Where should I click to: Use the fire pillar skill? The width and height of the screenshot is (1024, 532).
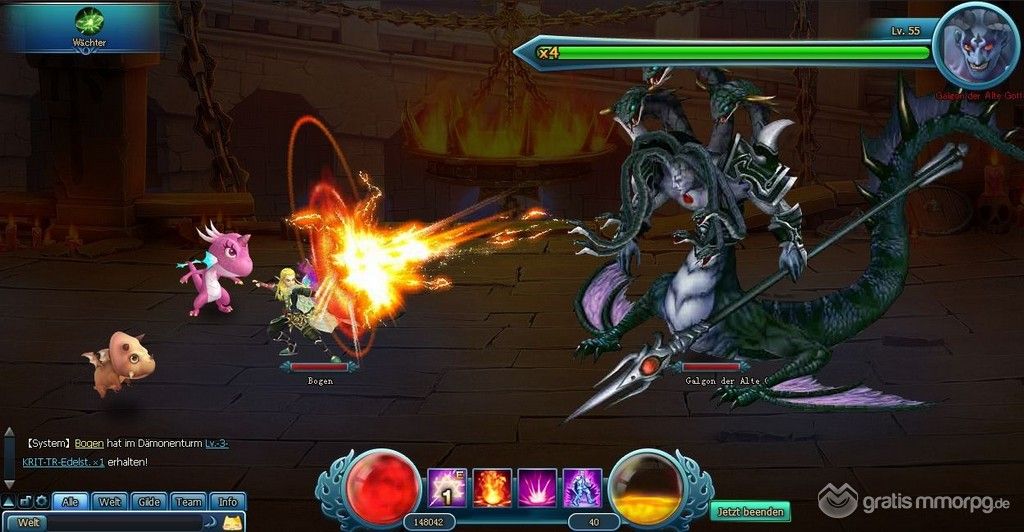(x=492, y=488)
